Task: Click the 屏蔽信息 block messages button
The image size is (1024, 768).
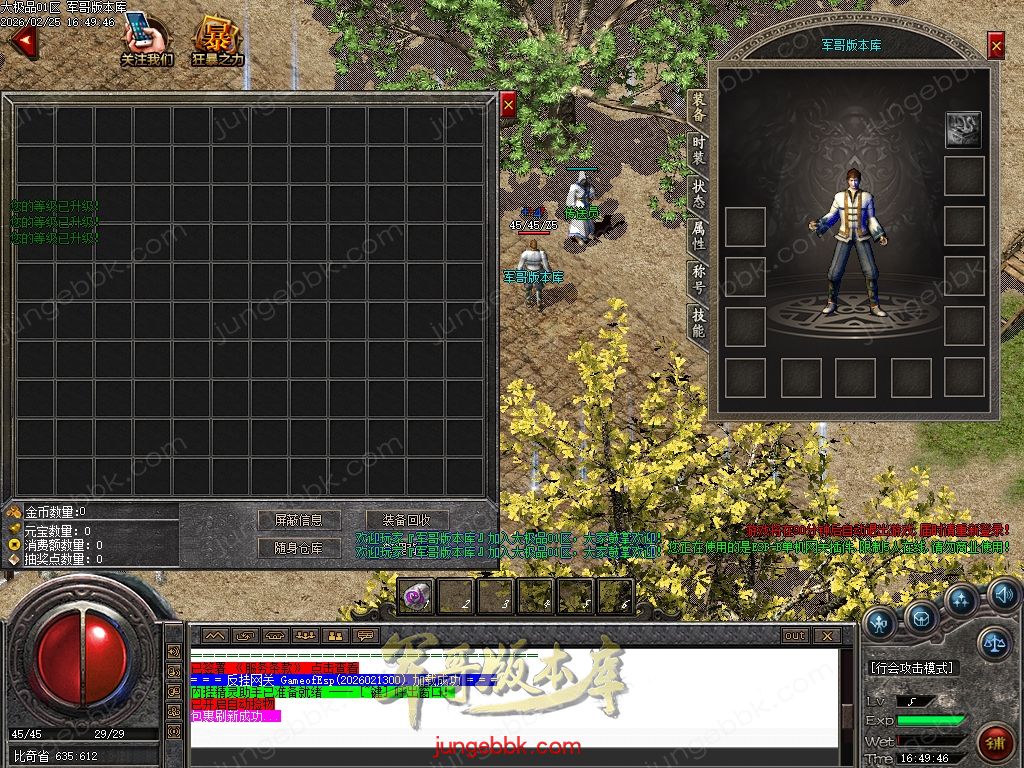Action: coord(299,520)
